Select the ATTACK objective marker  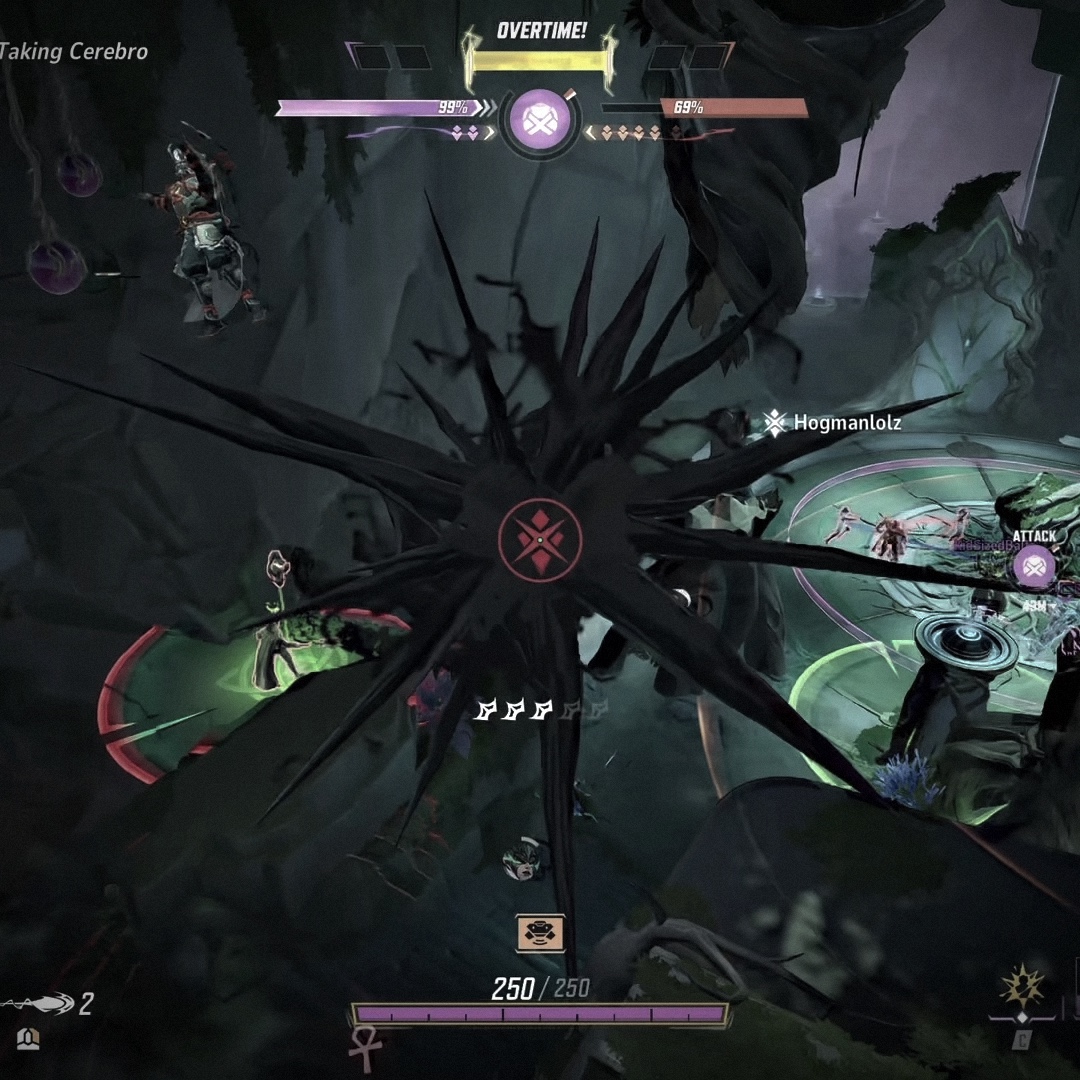click(x=1034, y=567)
